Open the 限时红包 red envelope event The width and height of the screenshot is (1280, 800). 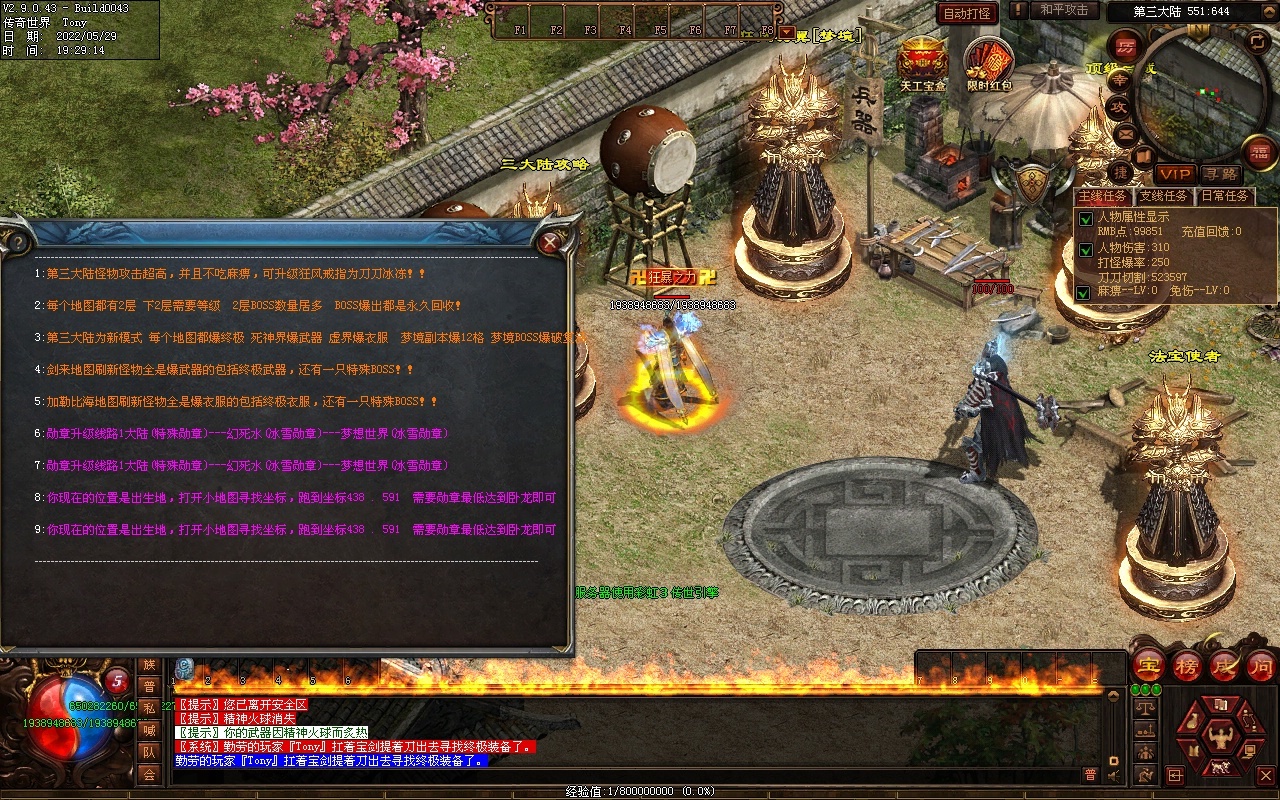coord(988,62)
